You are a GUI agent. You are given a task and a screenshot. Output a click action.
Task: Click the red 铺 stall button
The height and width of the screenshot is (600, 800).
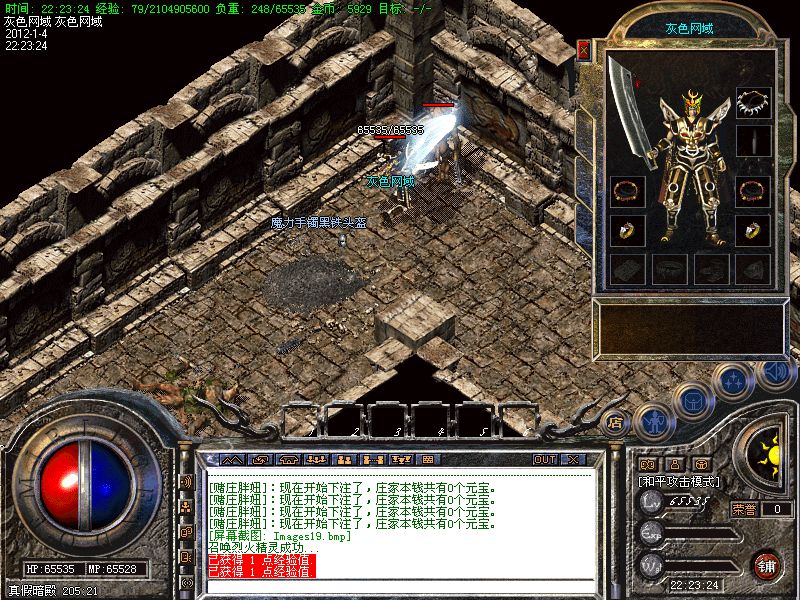[767, 563]
